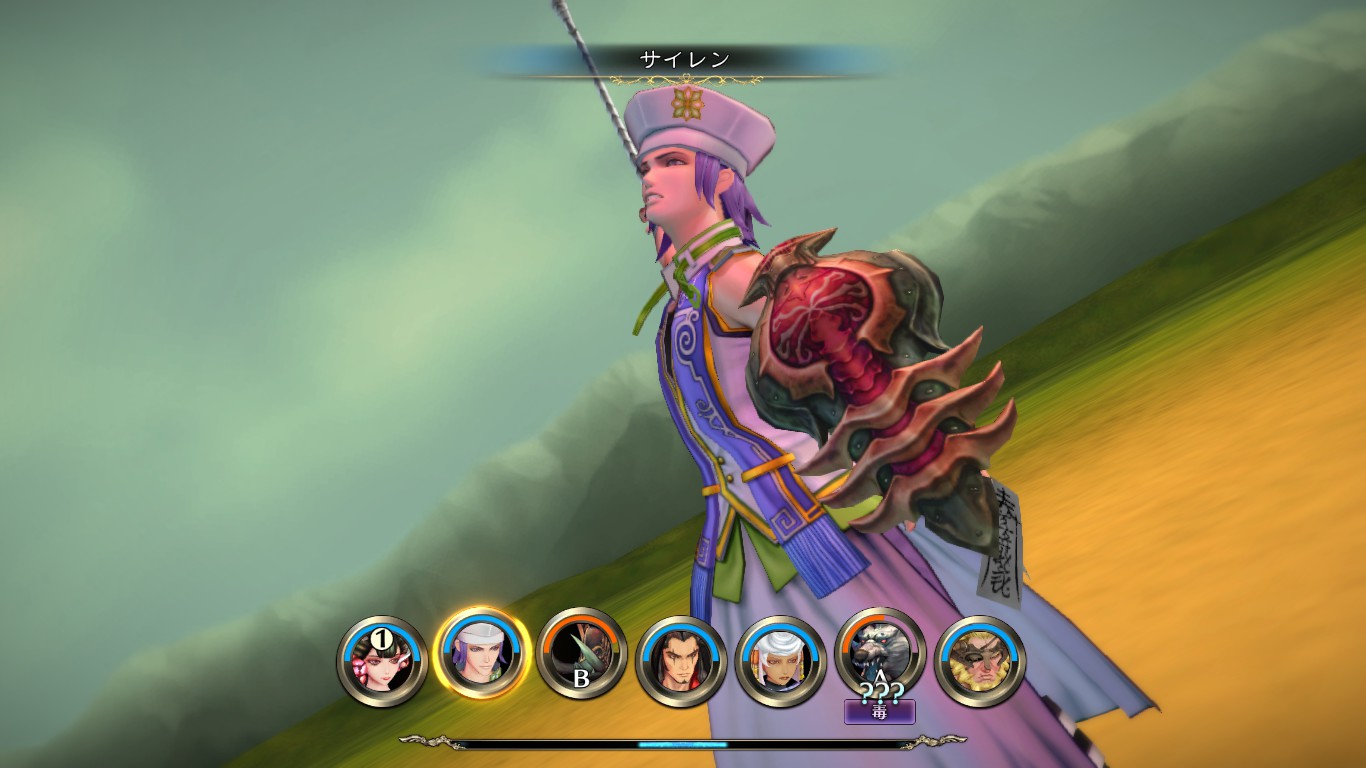The image size is (1366, 768).
Task: Target the poisoned wolf enemy portrait
Action: point(880,652)
